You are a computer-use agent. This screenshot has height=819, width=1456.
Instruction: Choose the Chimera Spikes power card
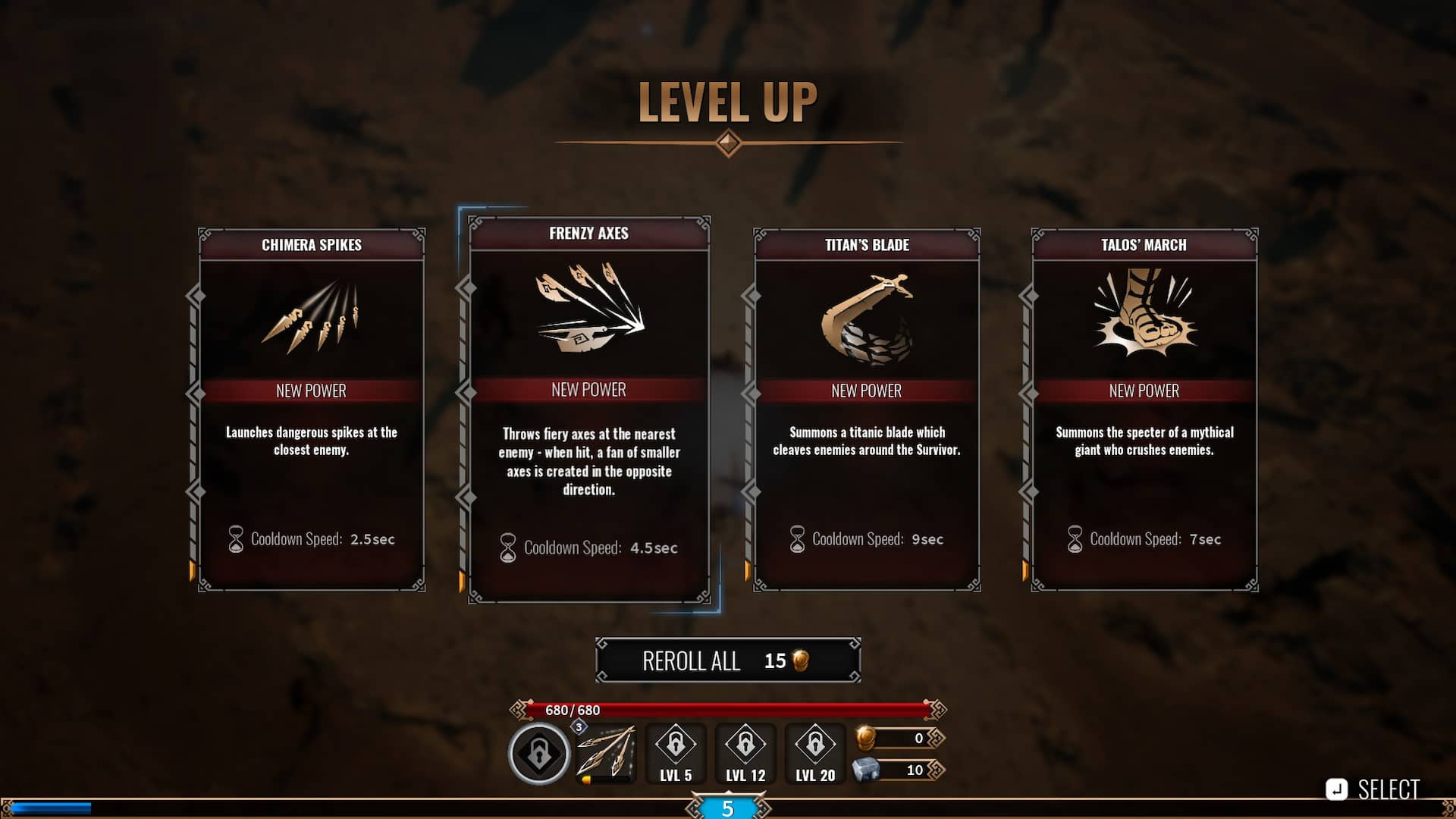pyautogui.click(x=311, y=409)
